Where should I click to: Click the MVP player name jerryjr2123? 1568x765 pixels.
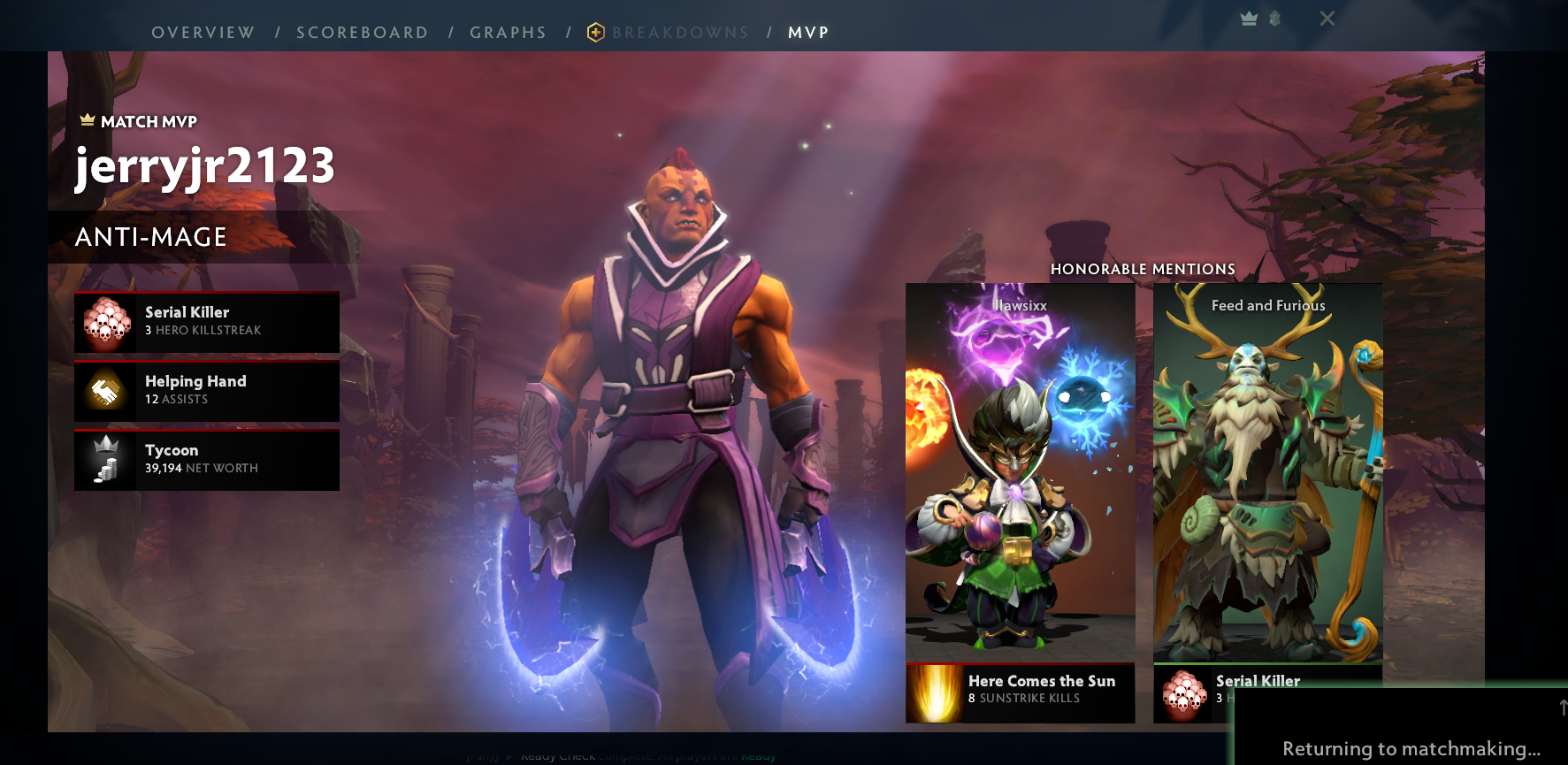205,166
